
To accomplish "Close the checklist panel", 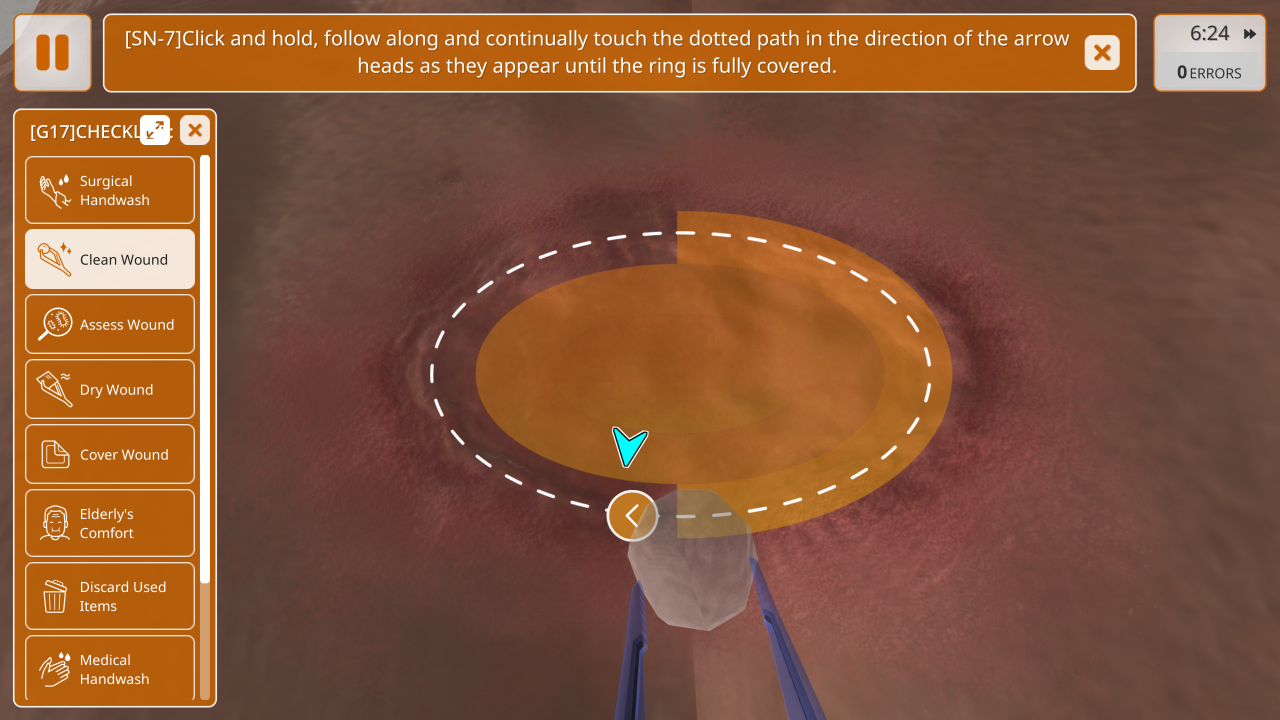I will 195,130.
